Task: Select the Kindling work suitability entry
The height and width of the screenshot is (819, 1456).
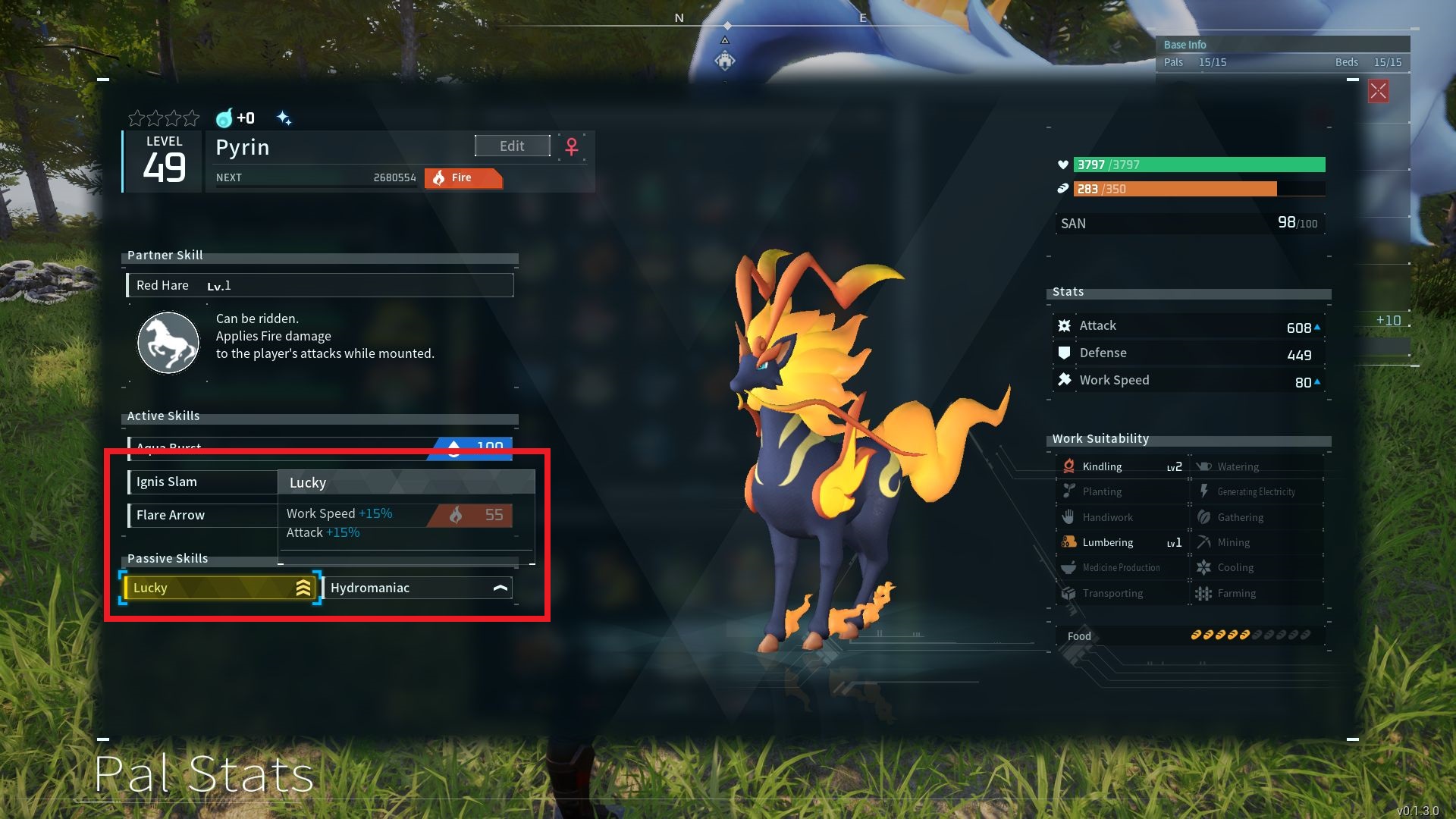Action: click(x=1121, y=466)
